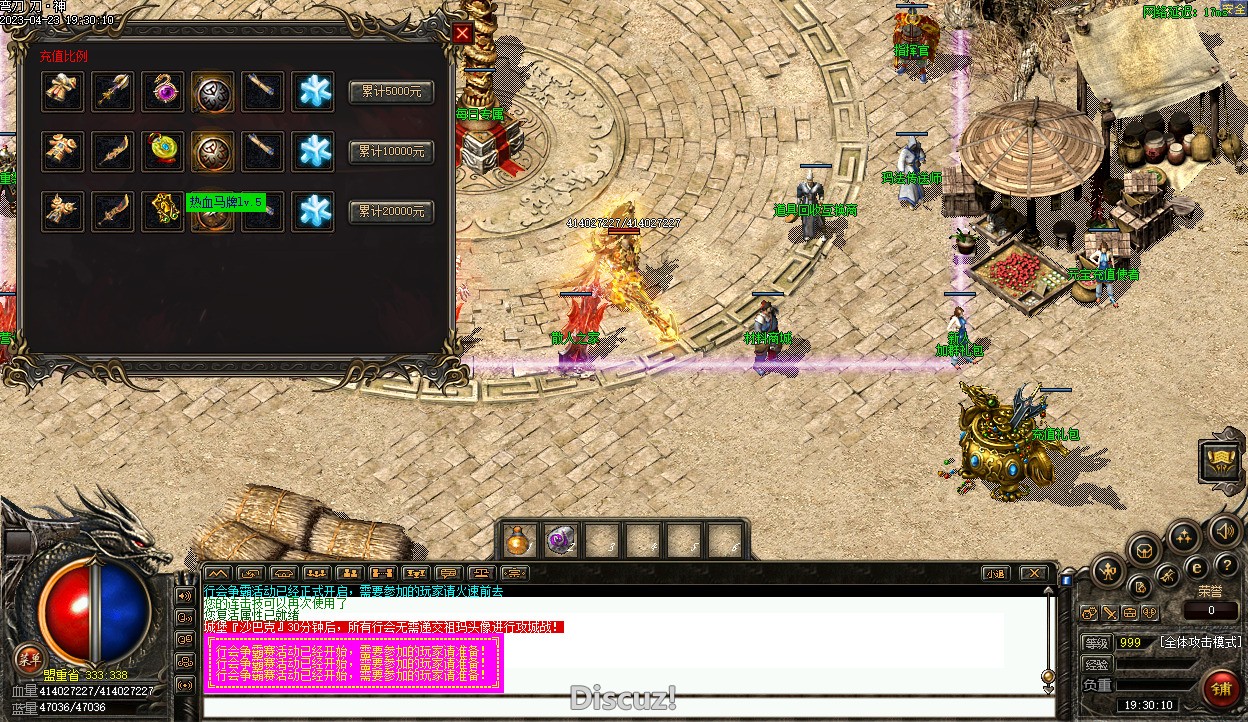Open help with the question mark button
Screen dimensions: 1248x722
point(1226,566)
